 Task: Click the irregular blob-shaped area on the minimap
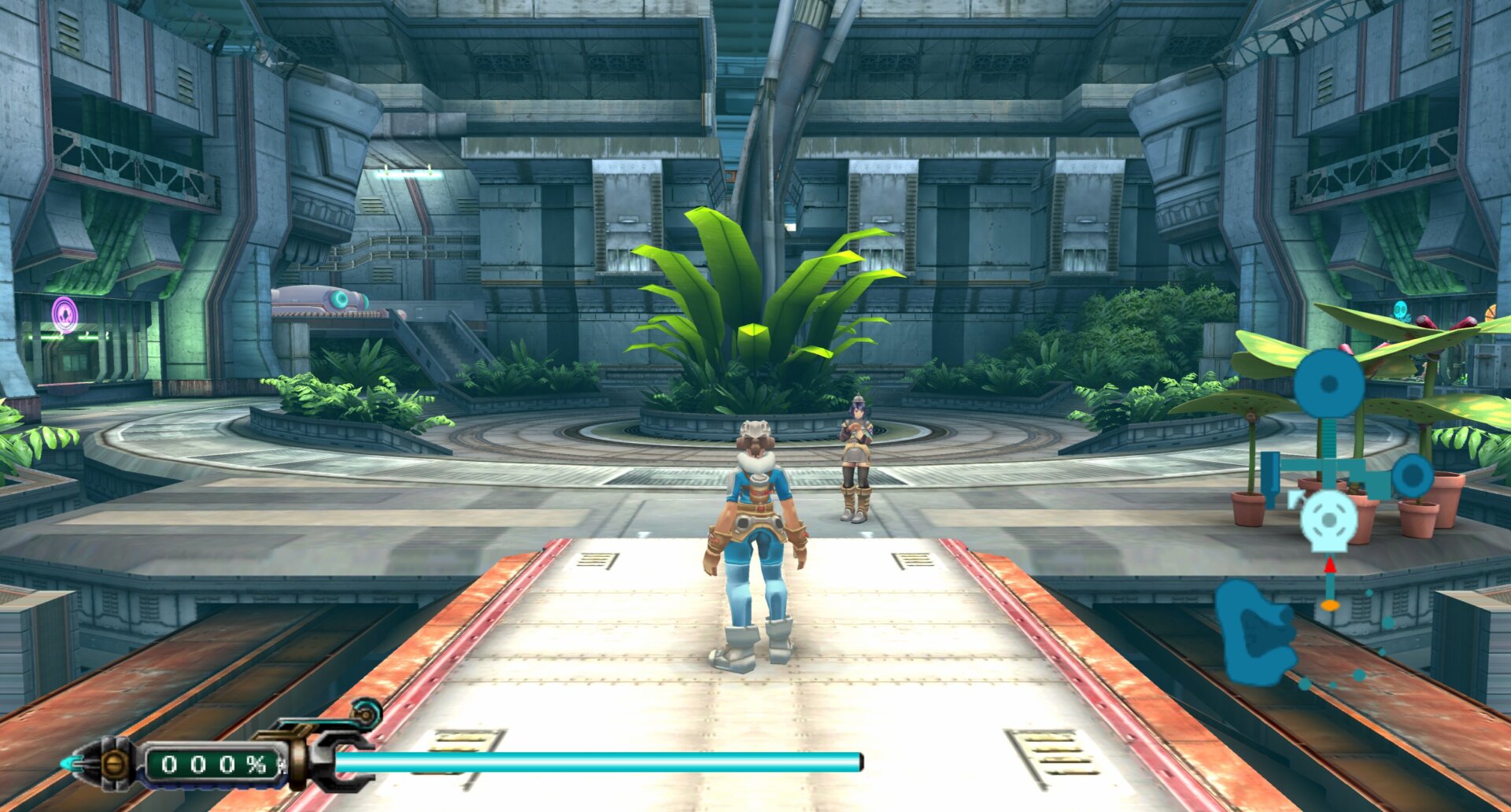pos(1256,632)
